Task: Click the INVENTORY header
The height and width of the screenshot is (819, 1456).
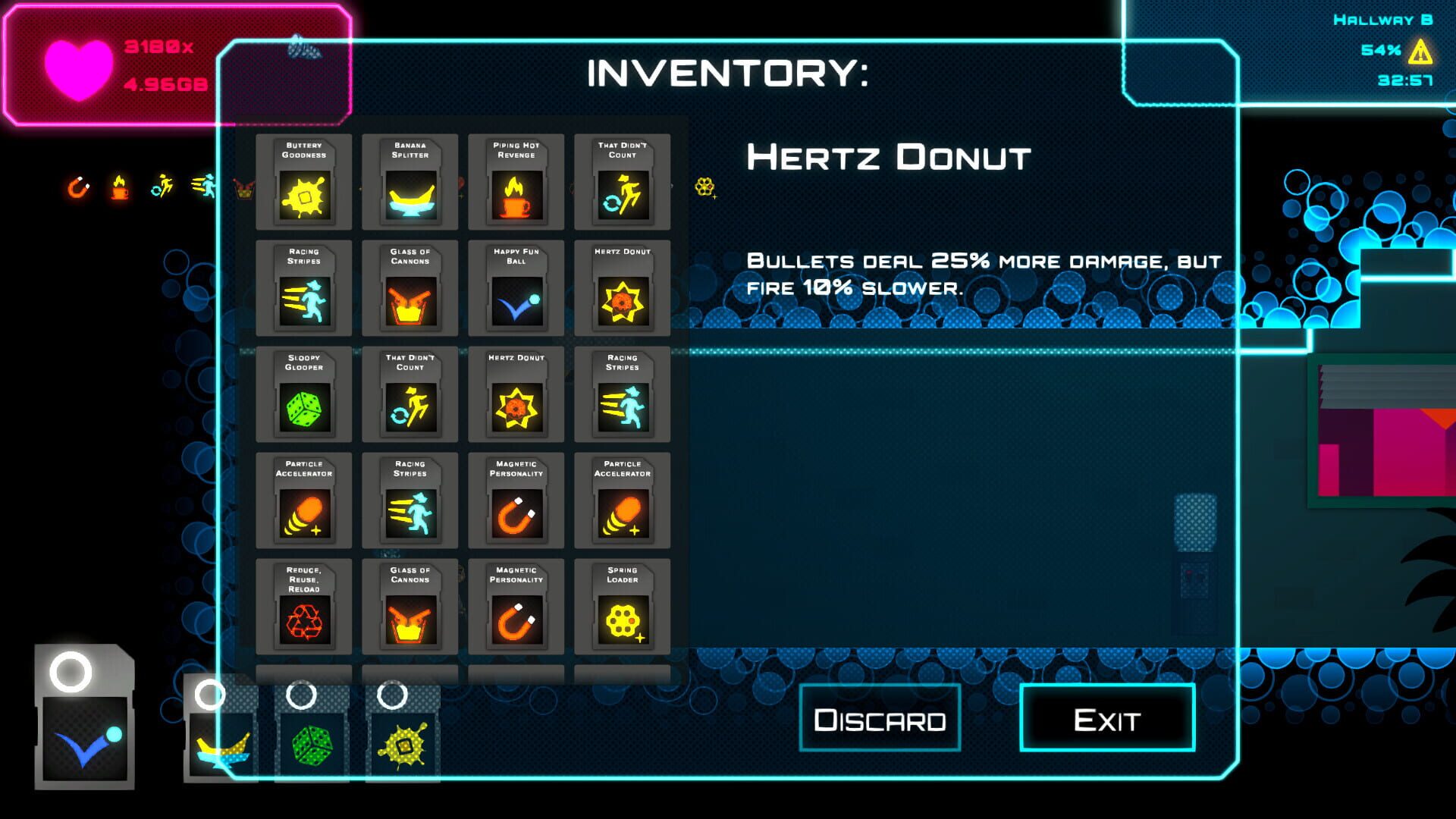Action: 726,74
